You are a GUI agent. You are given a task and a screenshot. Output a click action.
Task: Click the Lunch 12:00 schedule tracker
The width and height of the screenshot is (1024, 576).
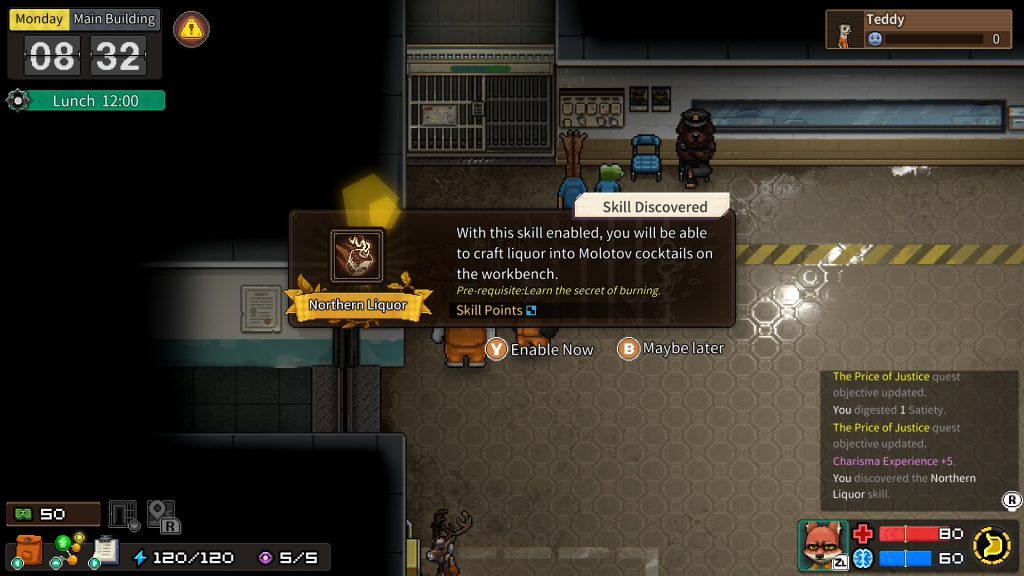[x=86, y=100]
